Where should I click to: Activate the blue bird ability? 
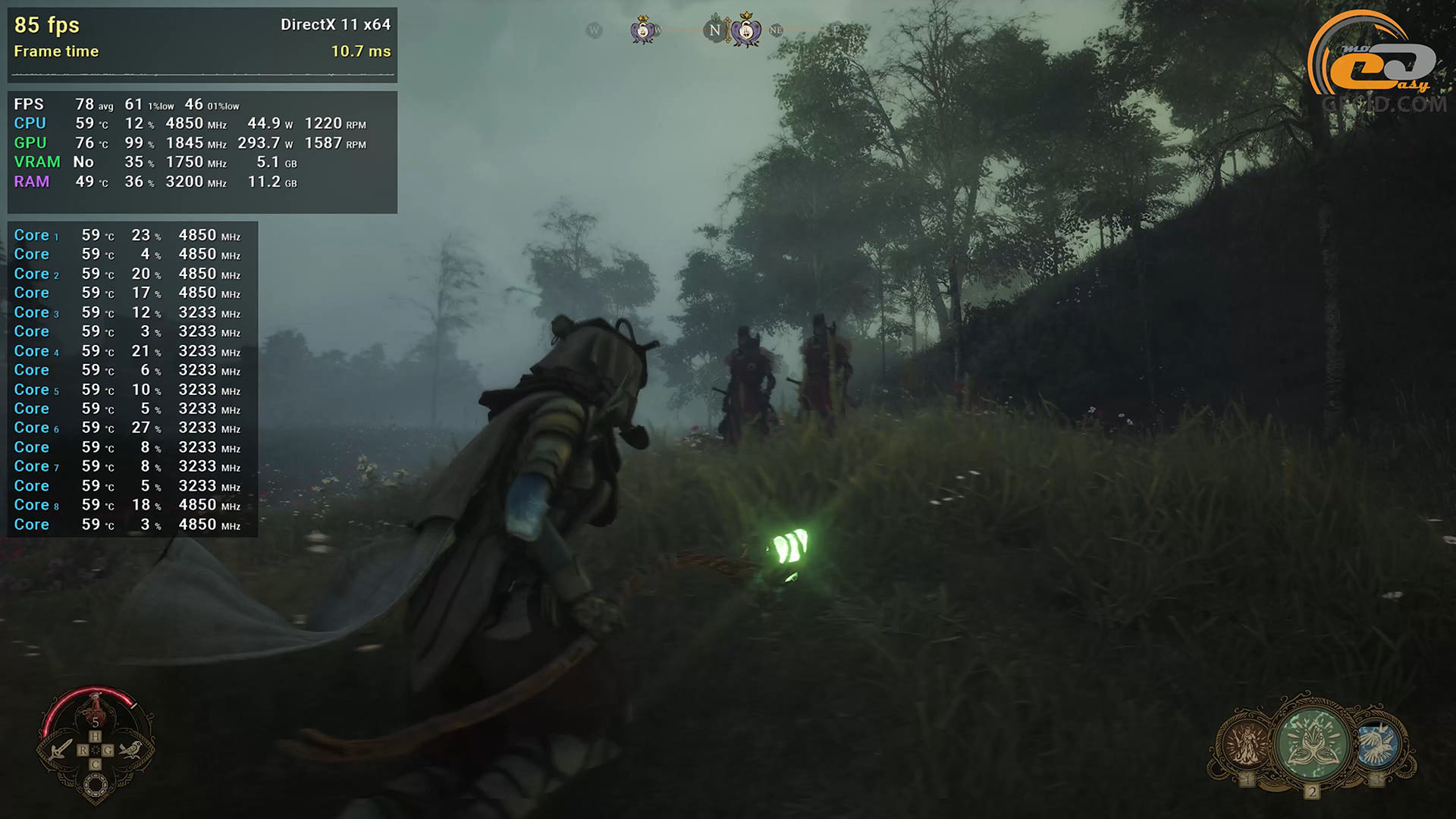pos(1377,744)
